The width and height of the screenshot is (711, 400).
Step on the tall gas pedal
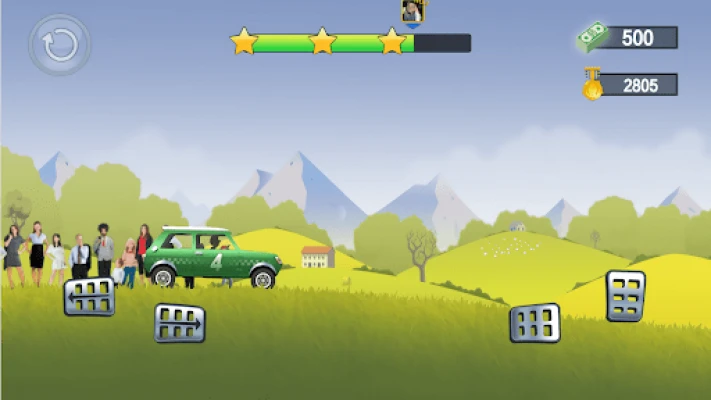[625, 296]
